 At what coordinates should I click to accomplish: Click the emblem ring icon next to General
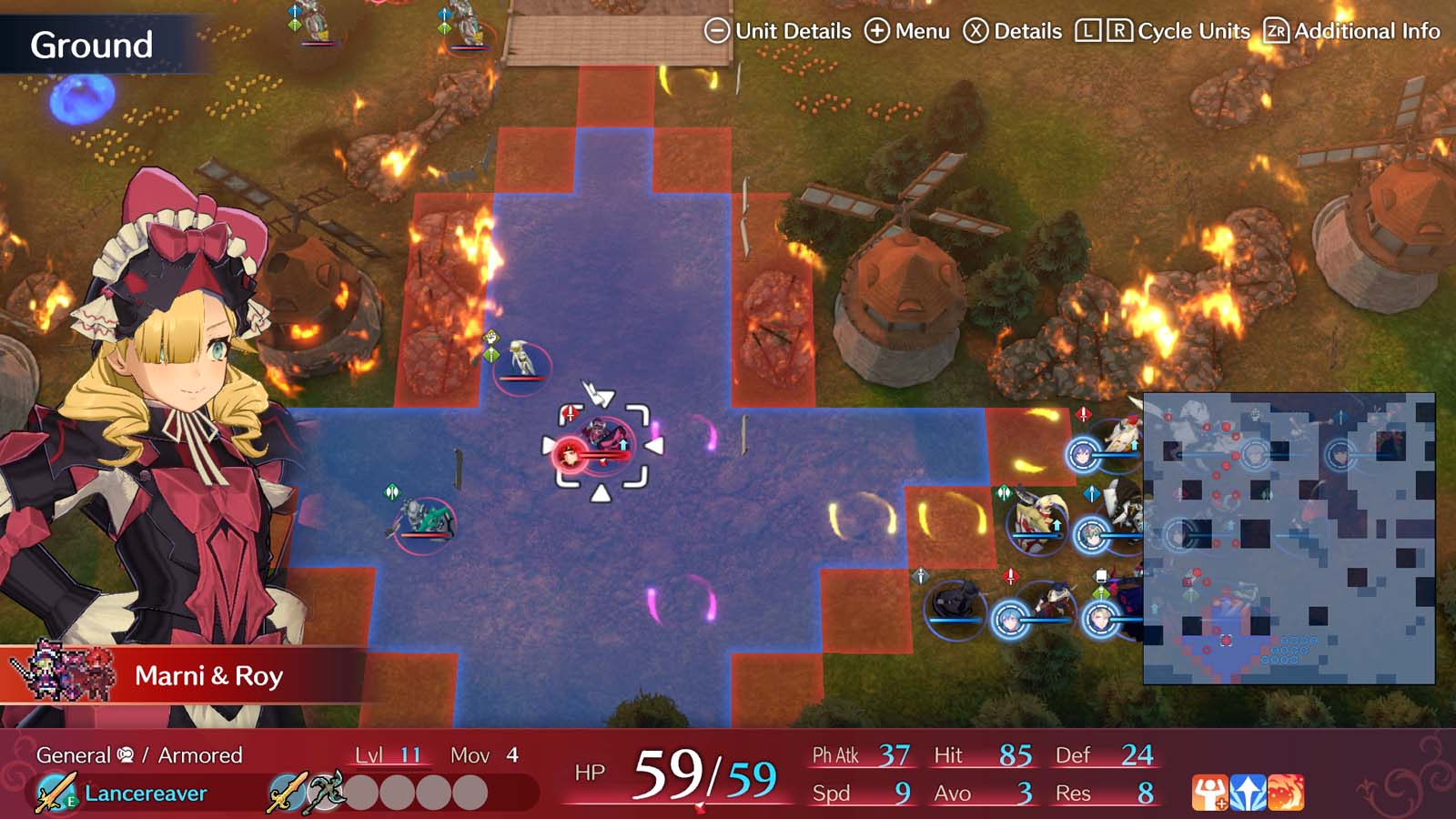point(124,753)
